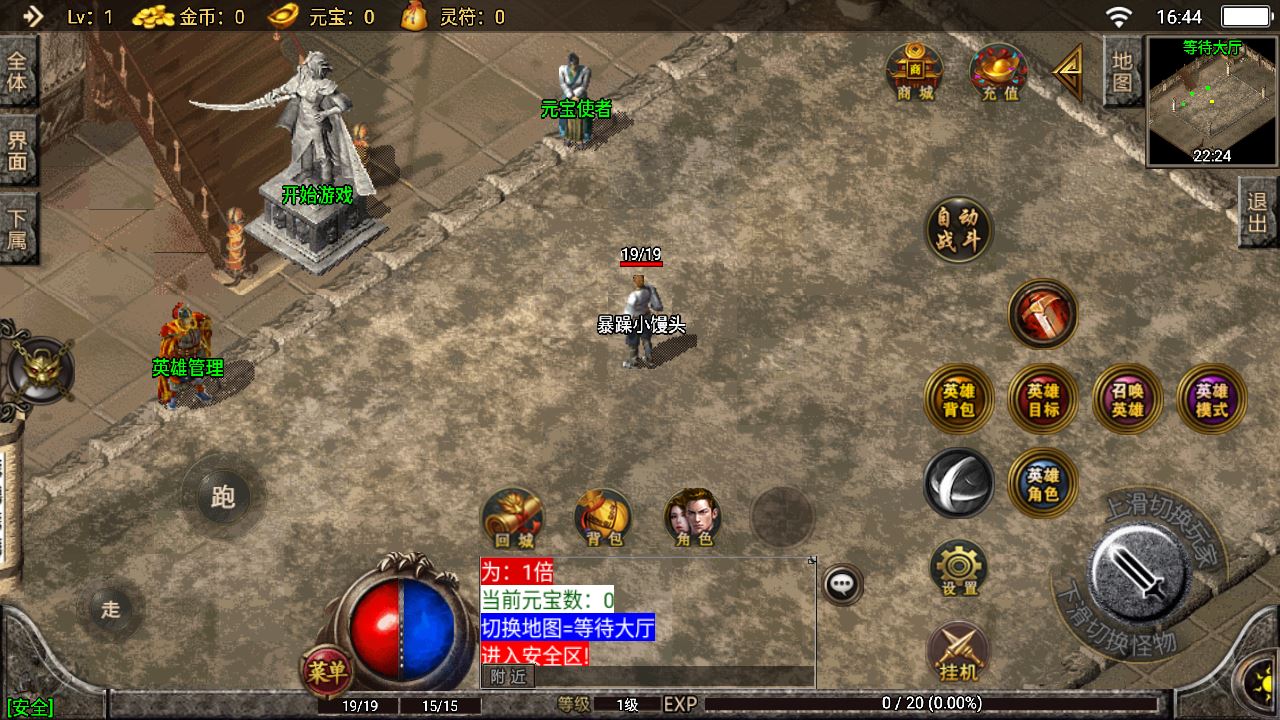The width and height of the screenshot is (1280, 720).
Task: Use the 回城 return-to-town scroll
Action: click(513, 518)
